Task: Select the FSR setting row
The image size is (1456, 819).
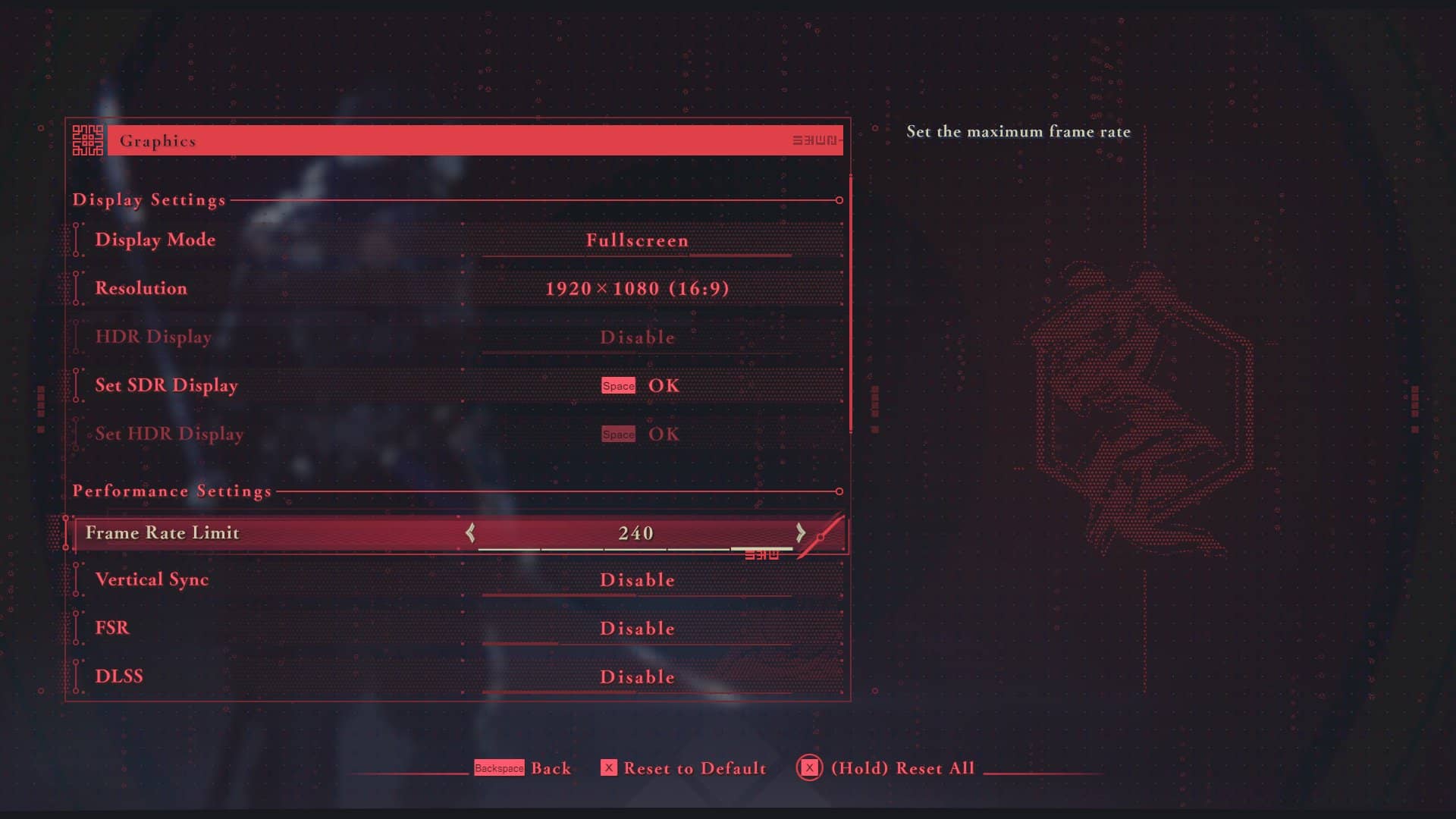Action: tap(112, 628)
